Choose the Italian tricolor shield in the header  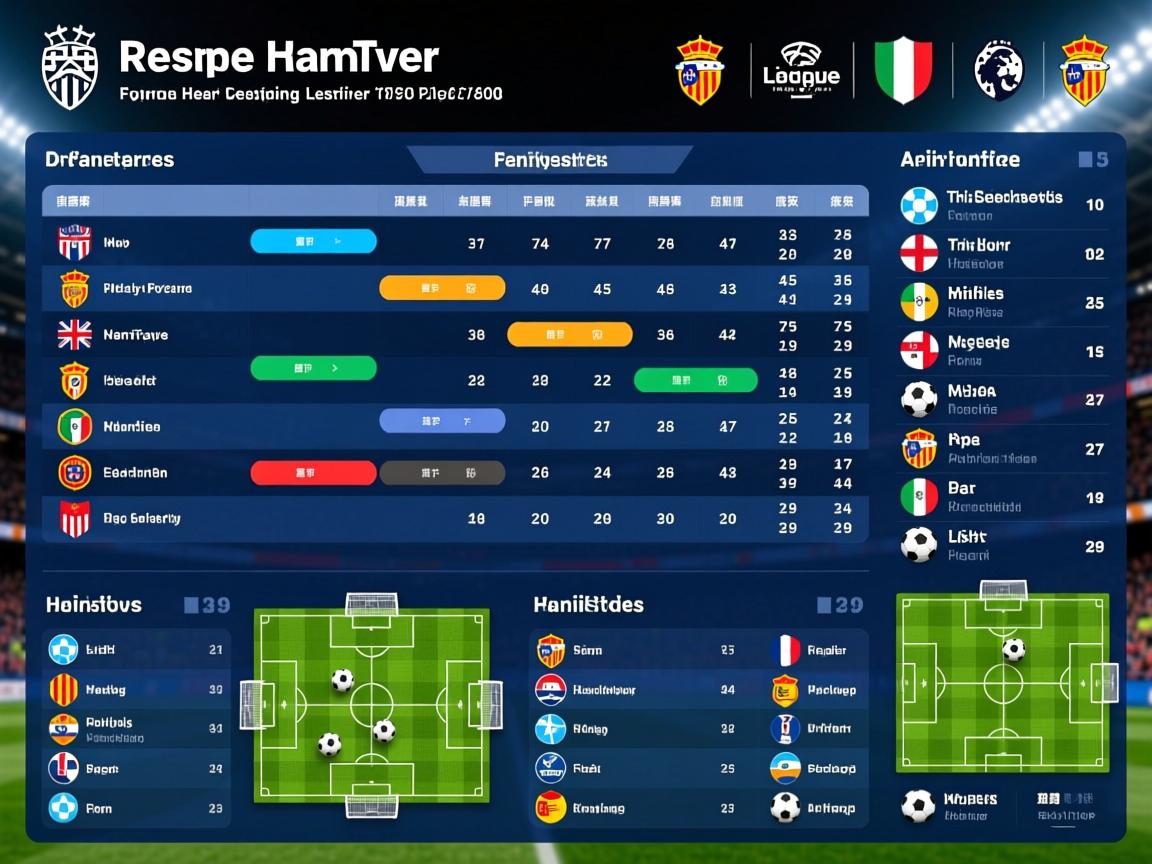tap(903, 70)
